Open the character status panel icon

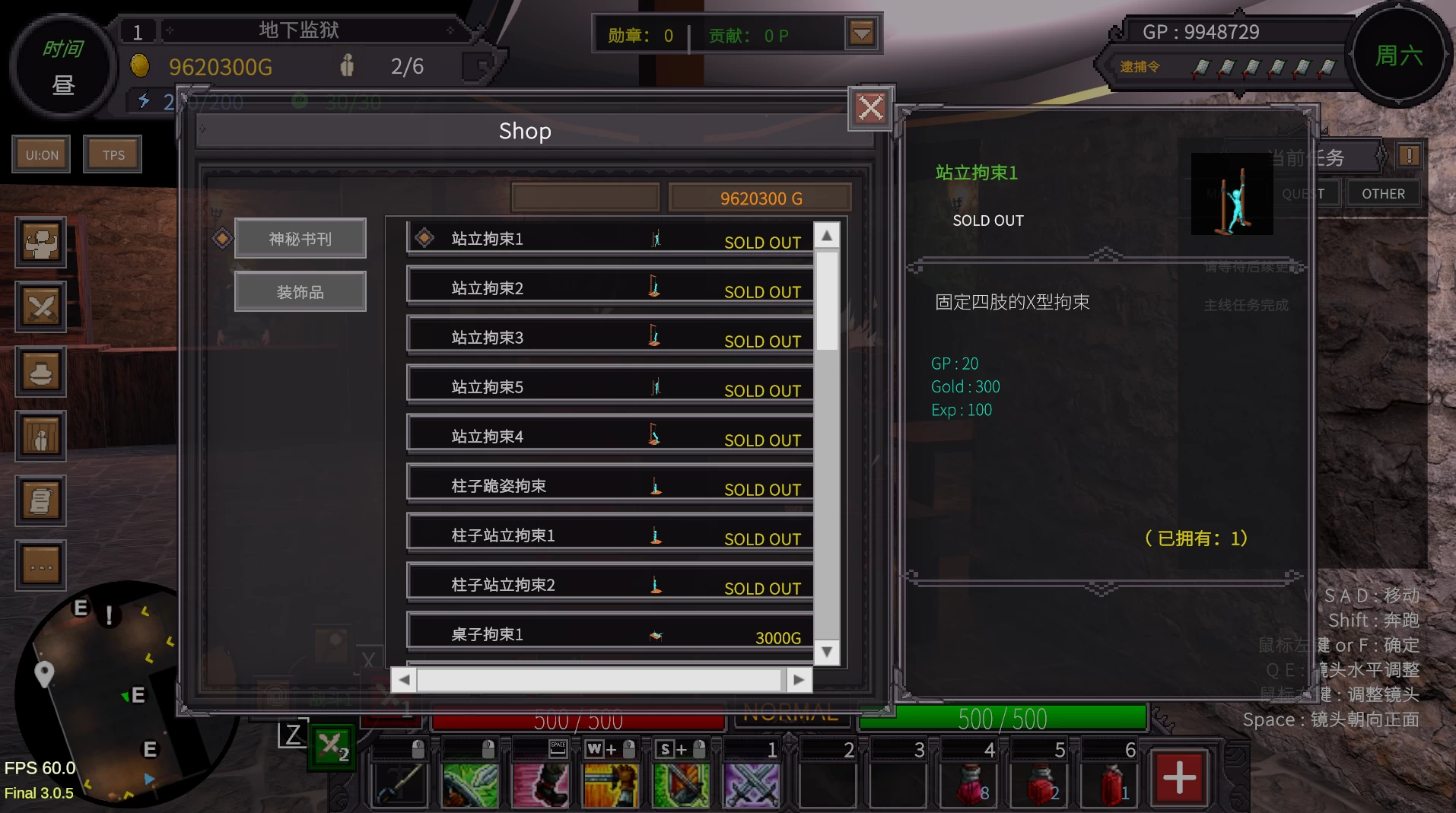pyautogui.click(x=40, y=243)
